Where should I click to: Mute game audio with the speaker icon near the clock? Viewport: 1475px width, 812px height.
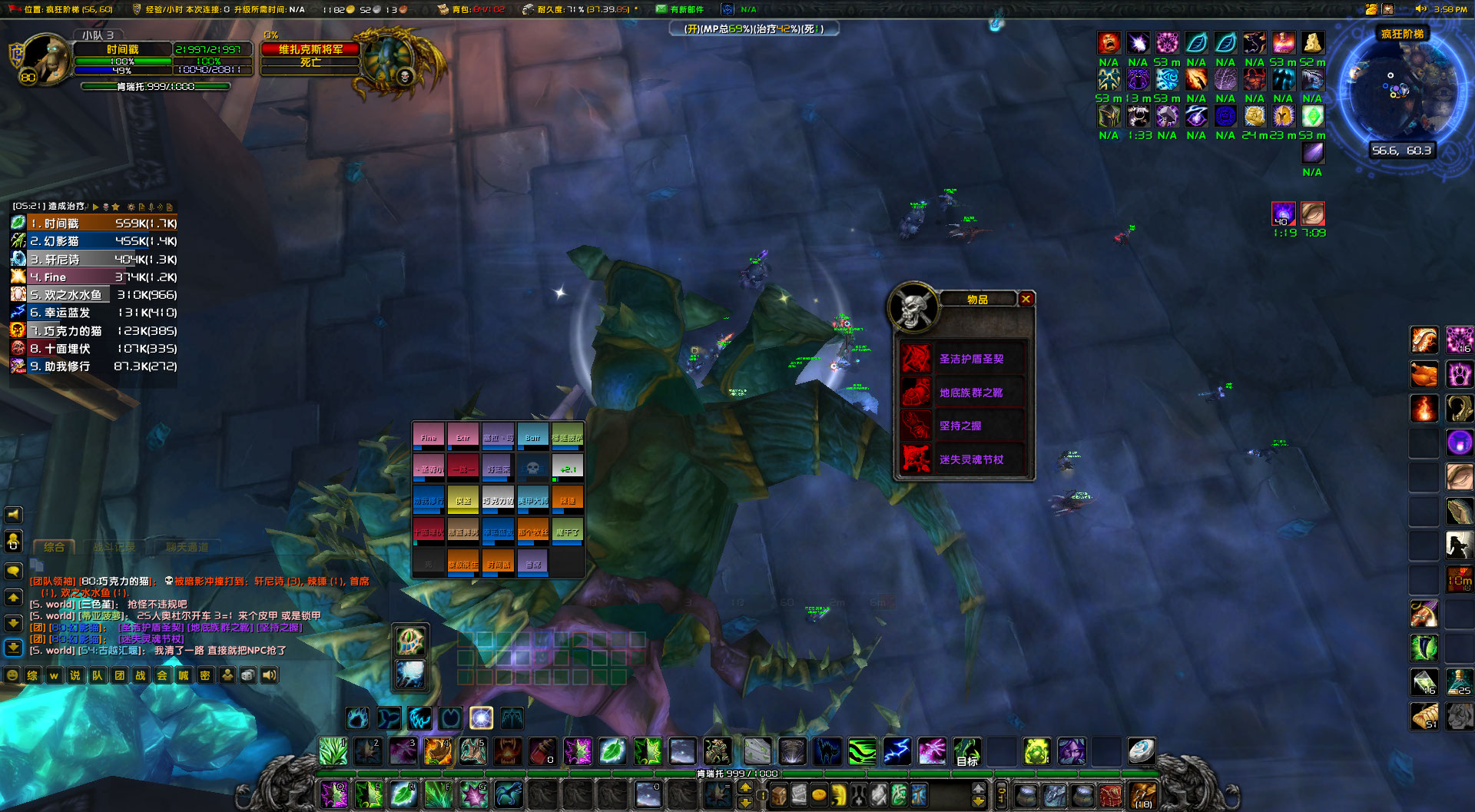[1422, 8]
